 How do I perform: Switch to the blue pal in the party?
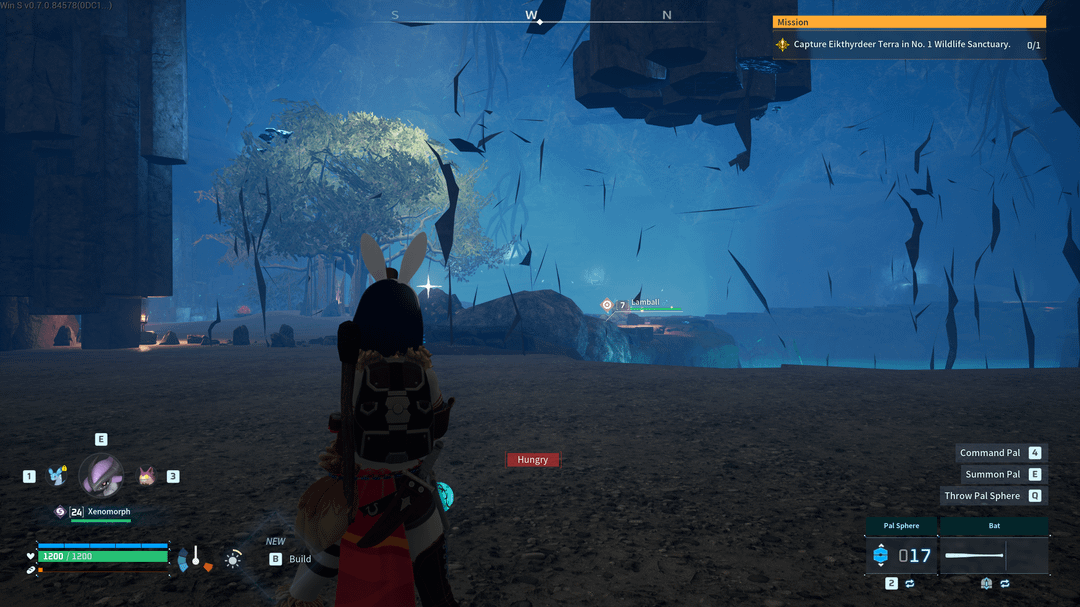click(x=57, y=476)
